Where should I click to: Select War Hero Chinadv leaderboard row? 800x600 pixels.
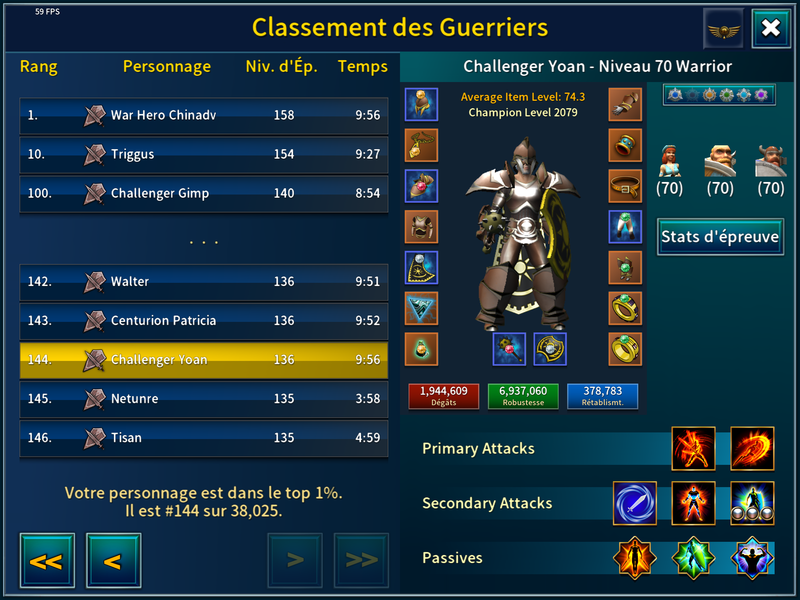204,115
